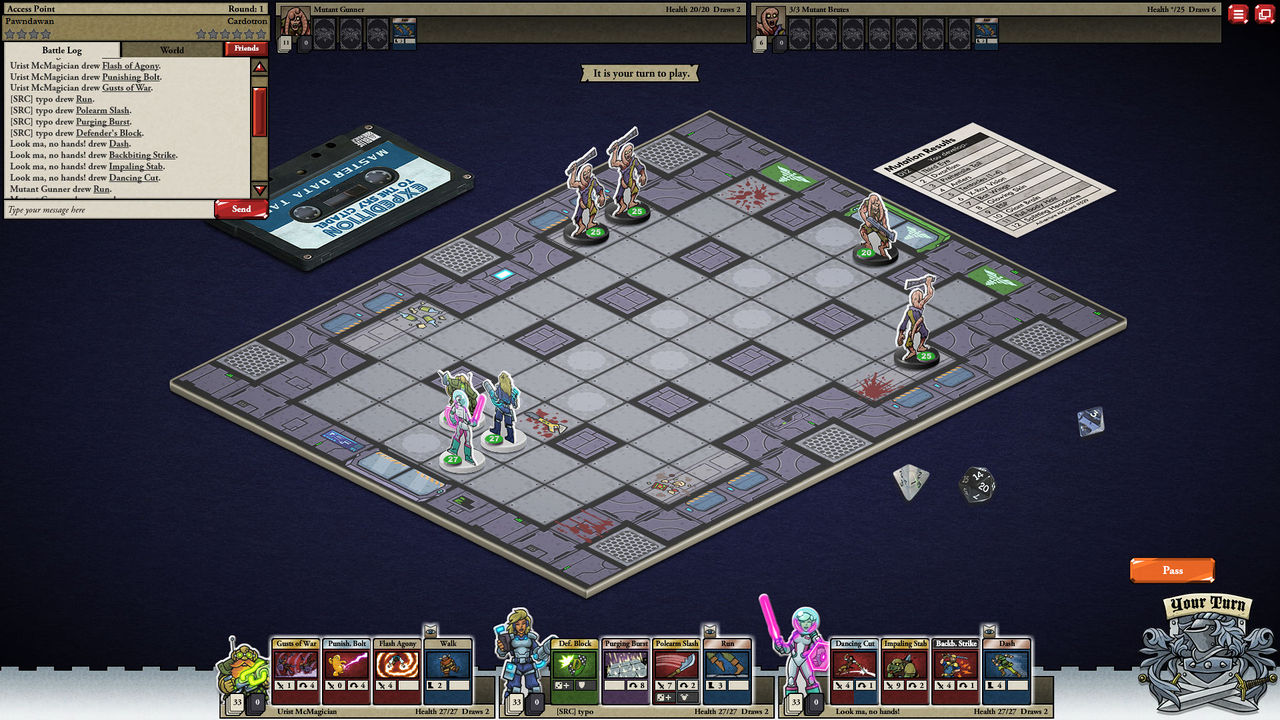
Task: Select the Purging Burst card
Action: 626,671
